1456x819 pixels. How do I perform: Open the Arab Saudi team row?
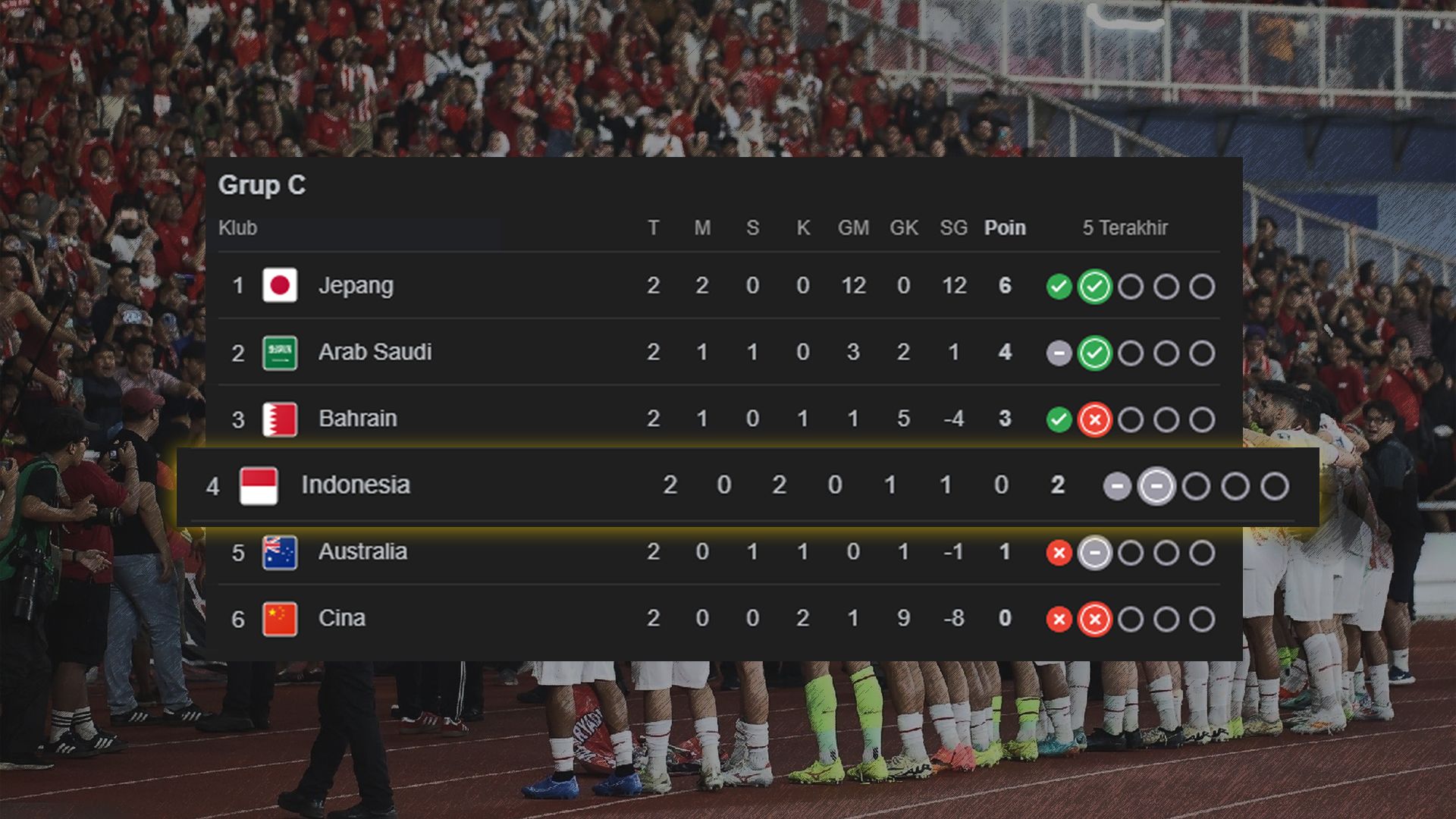coord(375,353)
